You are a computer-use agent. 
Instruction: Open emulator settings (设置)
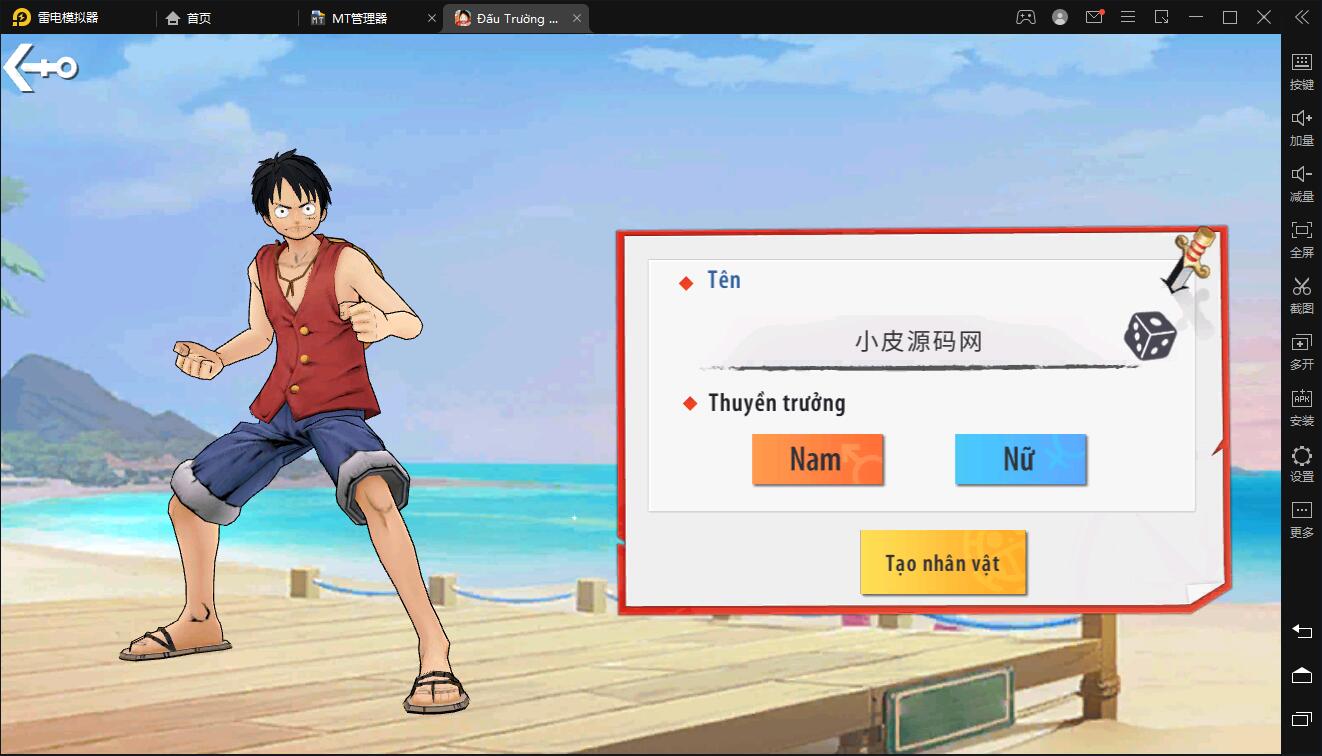tap(1301, 462)
